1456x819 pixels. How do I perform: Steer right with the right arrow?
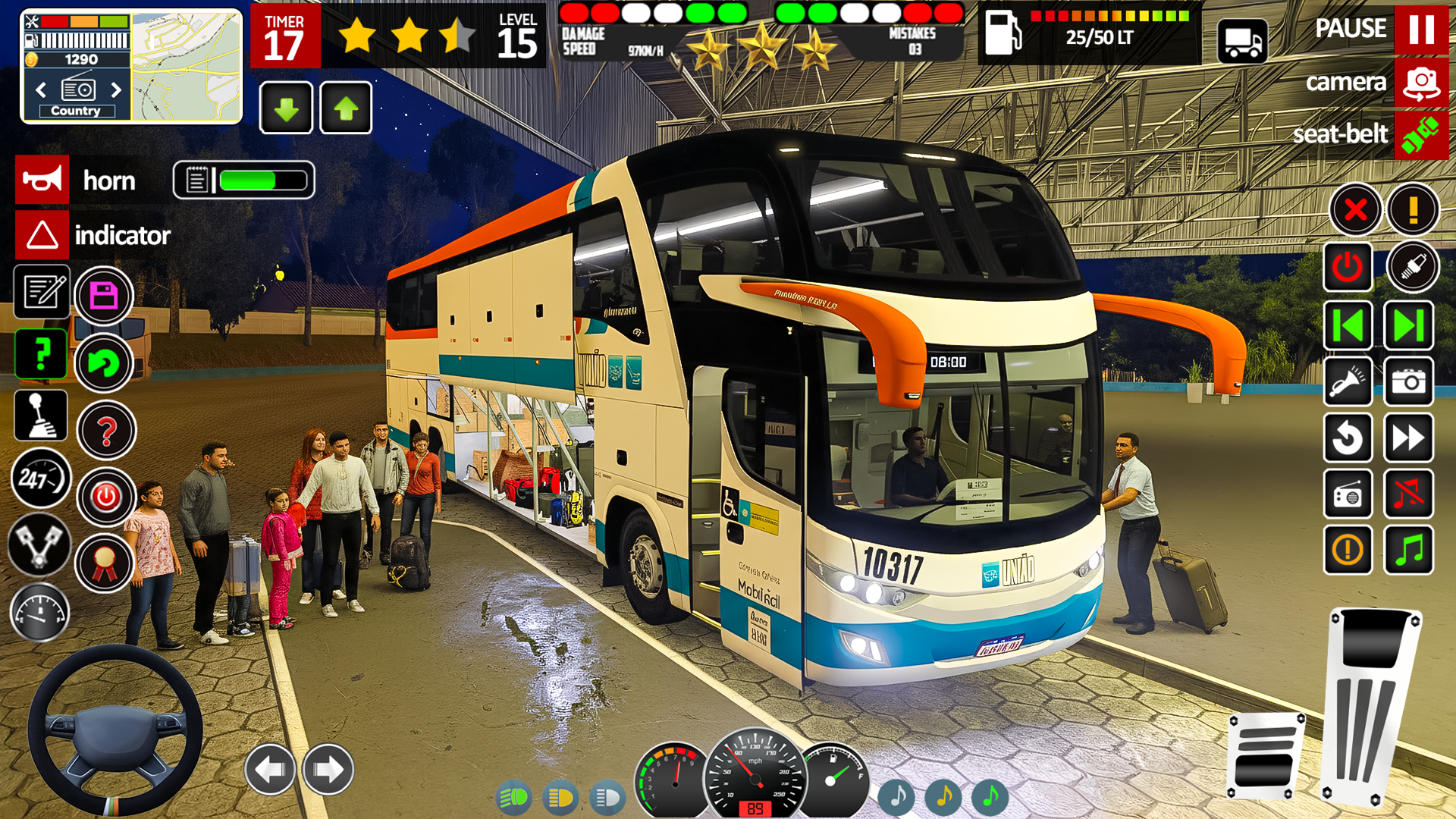click(328, 770)
